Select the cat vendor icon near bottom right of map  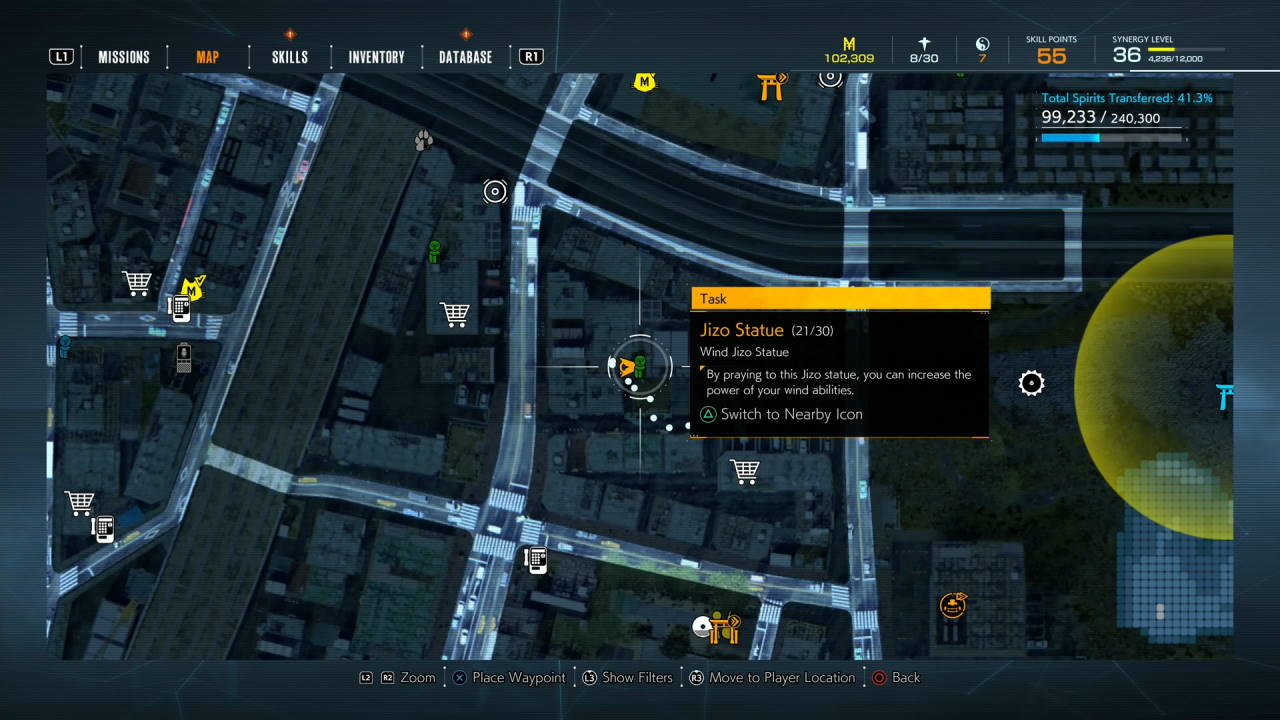pos(951,604)
